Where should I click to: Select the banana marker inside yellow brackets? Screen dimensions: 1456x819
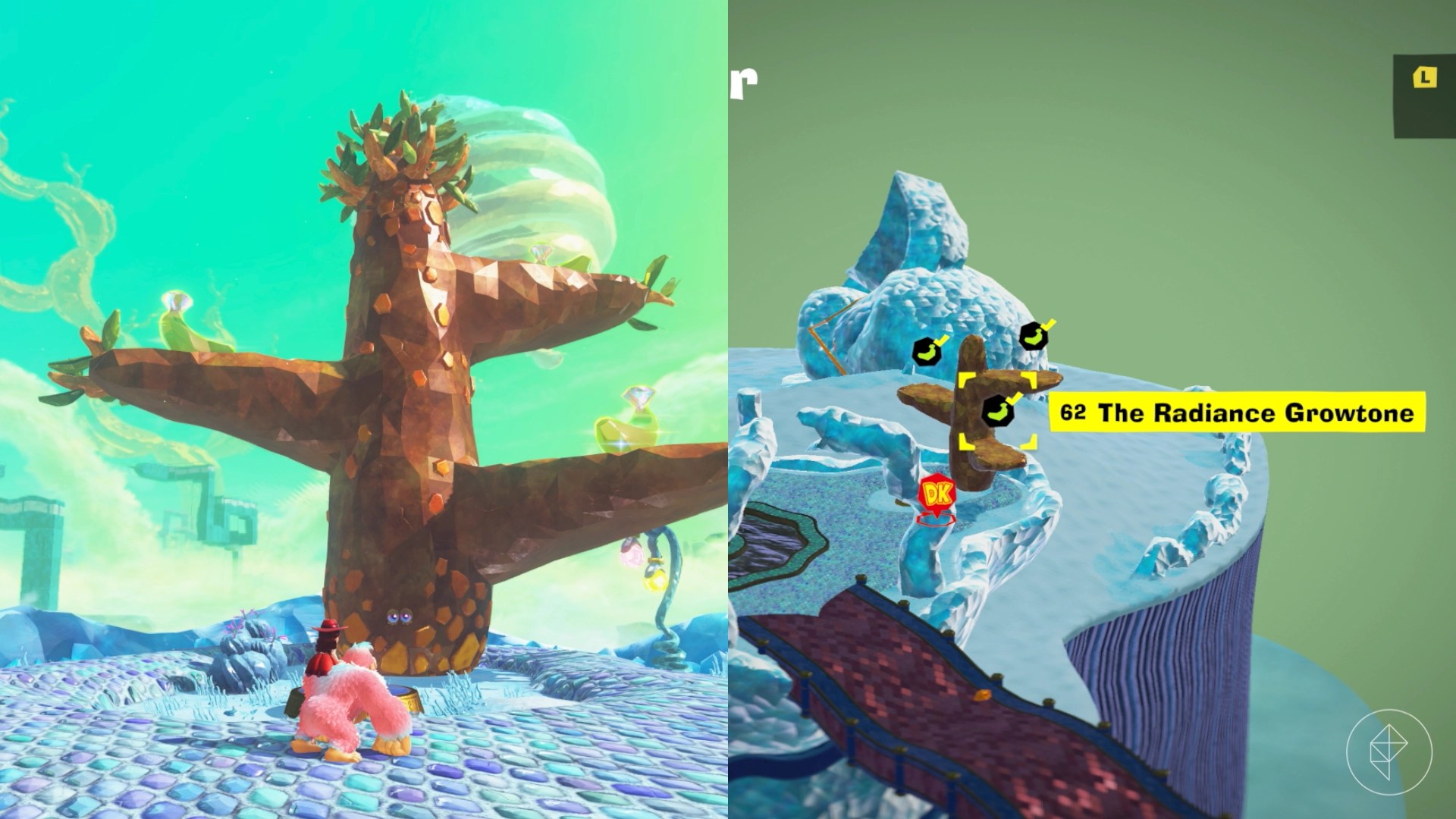coord(998,410)
